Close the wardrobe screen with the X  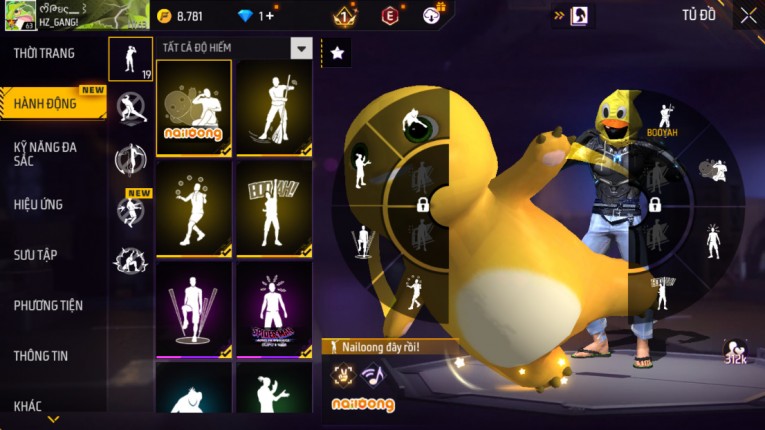click(x=748, y=15)
